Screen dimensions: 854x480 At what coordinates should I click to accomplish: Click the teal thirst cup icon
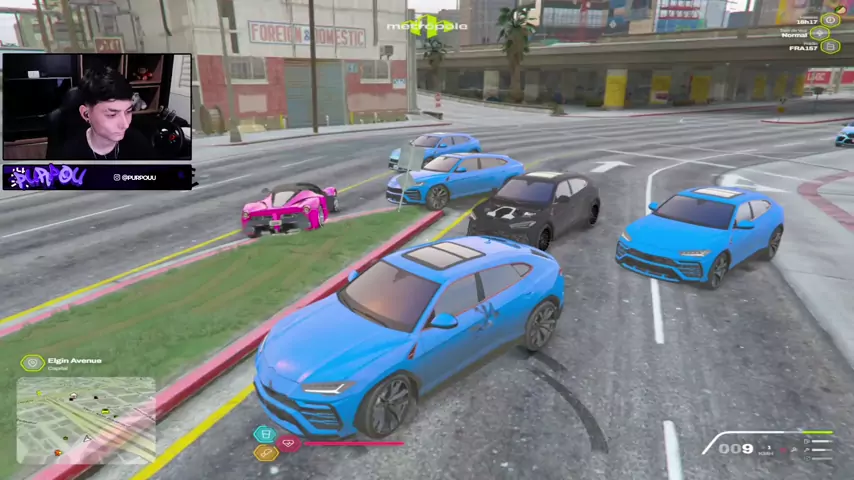[x=265, y=434]
